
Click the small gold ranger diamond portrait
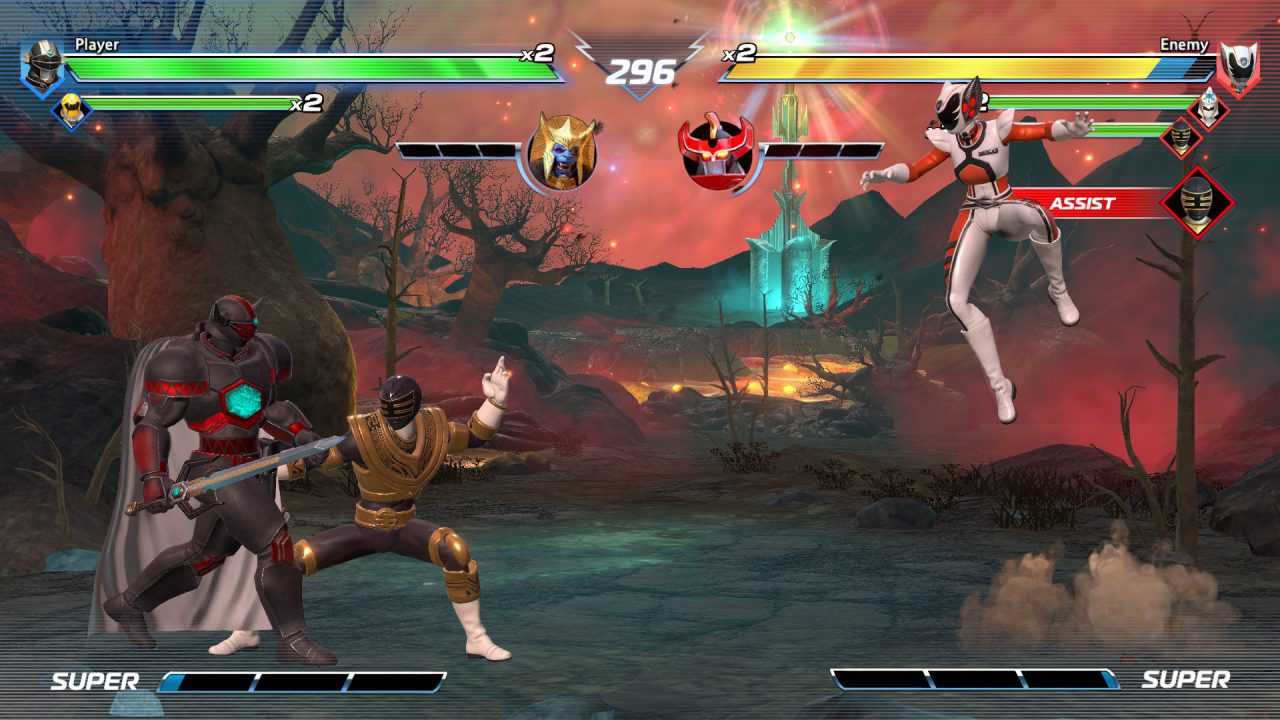pos(1180,140)
